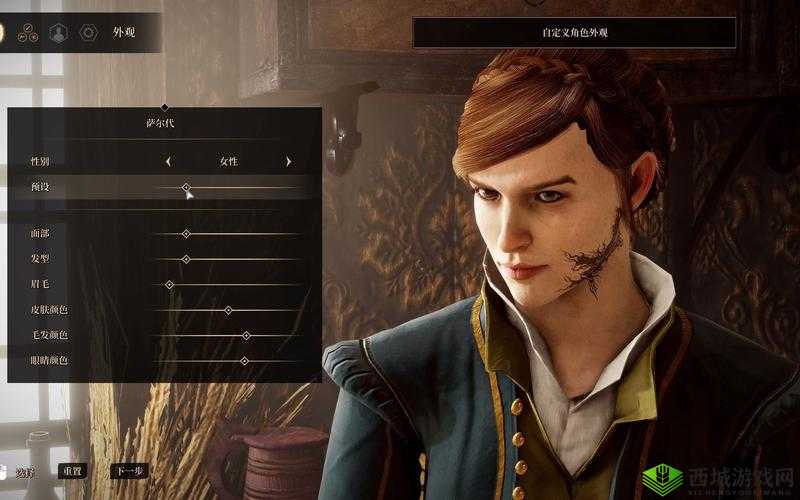
Task: Open the hexagon gear step icon
Action: pyautogui.click(x=88, y=33)
